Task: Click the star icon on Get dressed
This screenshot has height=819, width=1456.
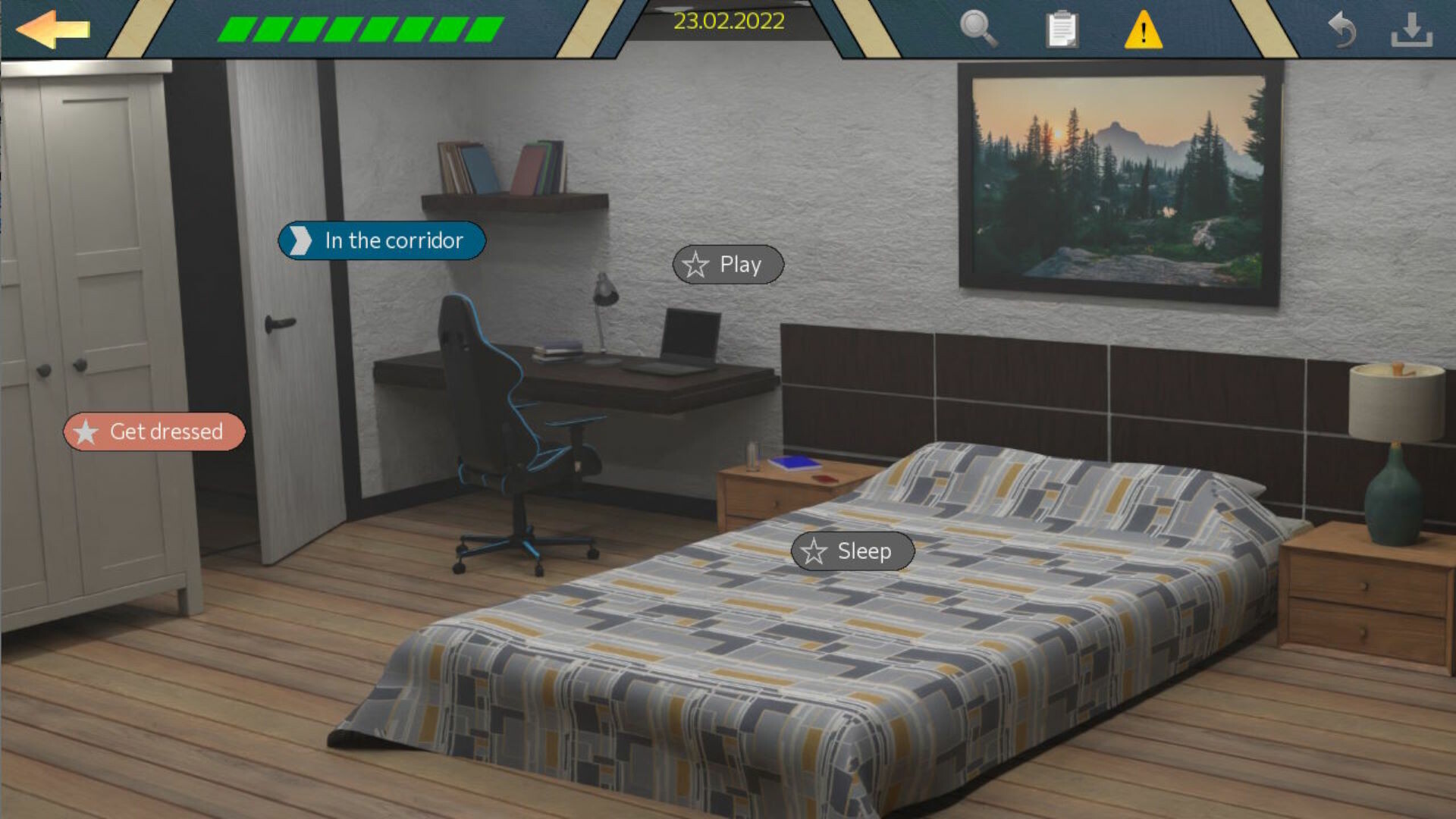Action: pos(86,433)
